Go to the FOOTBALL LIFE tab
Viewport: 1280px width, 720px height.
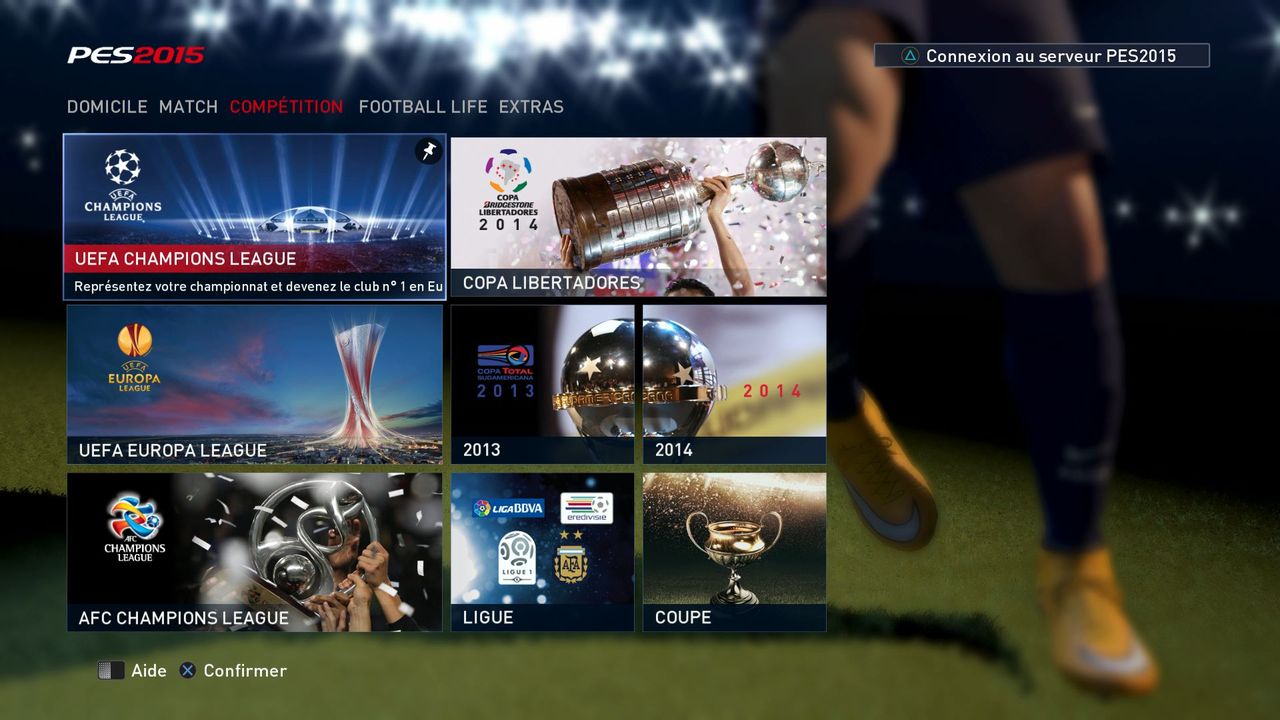tap(423, 107)
